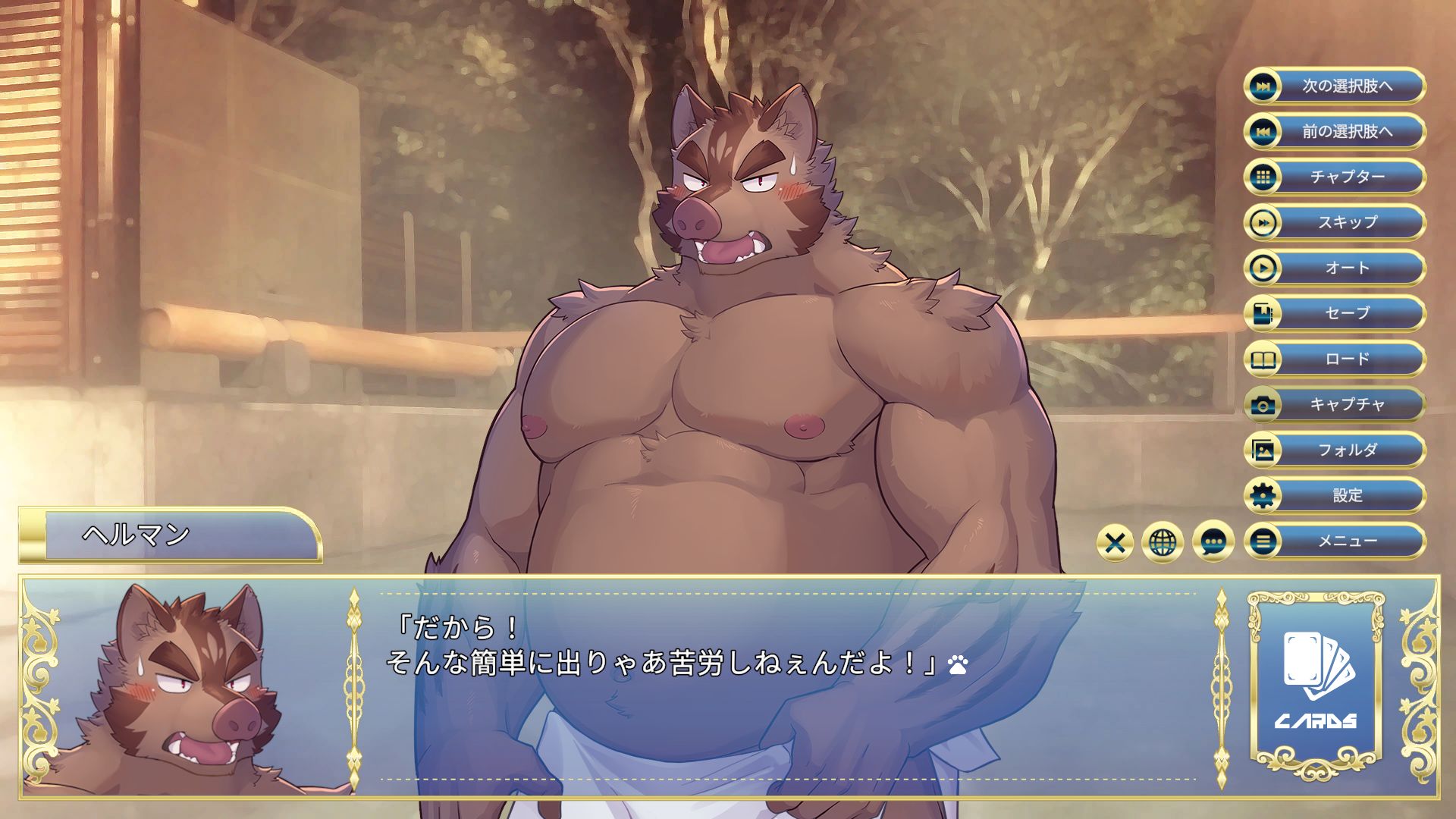The image size is (1456, 819).
Task: Click the メニュー menu button
Action: click(1335, 541)
